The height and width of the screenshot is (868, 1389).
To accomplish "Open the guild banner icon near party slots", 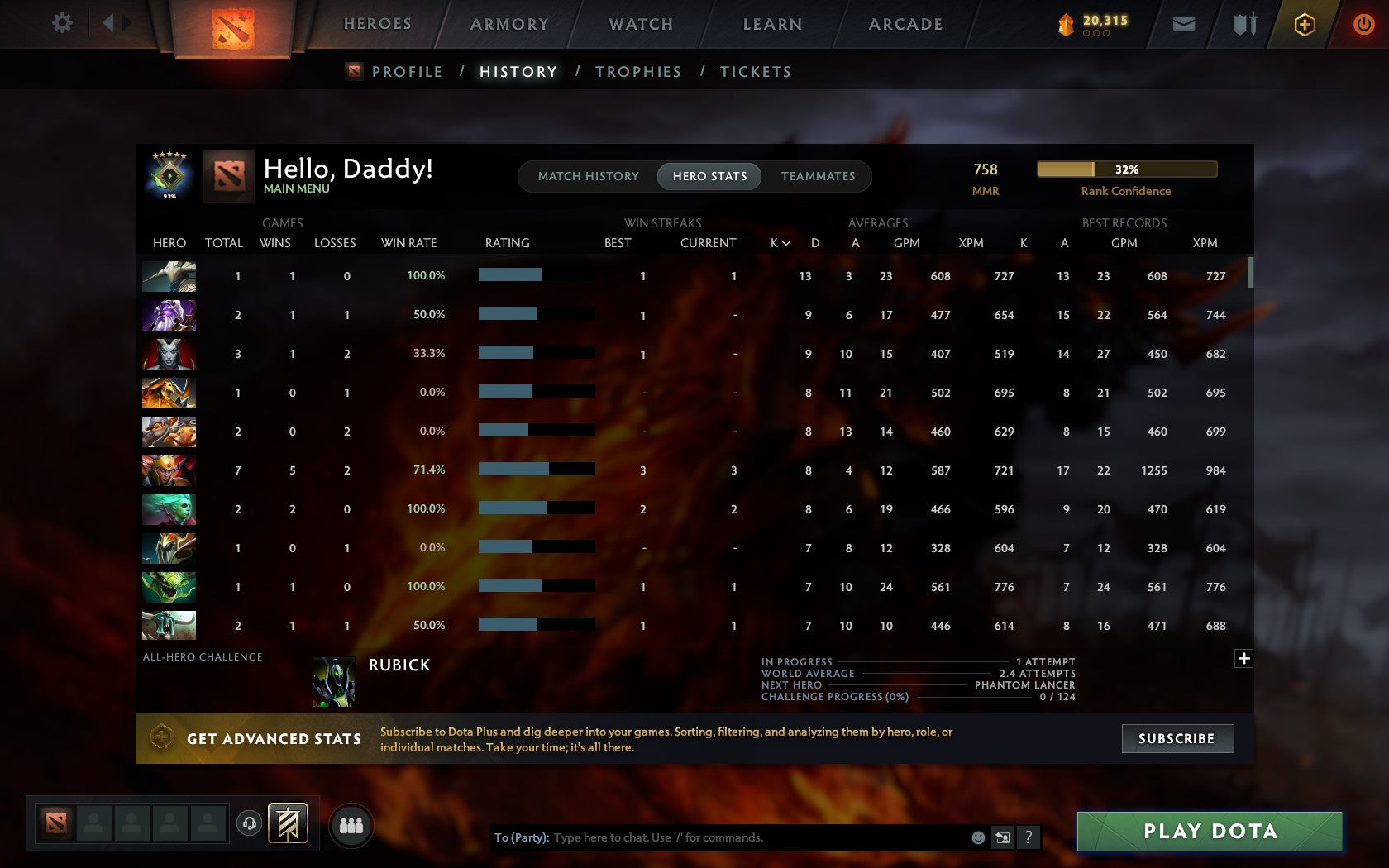I will point(287,823).
